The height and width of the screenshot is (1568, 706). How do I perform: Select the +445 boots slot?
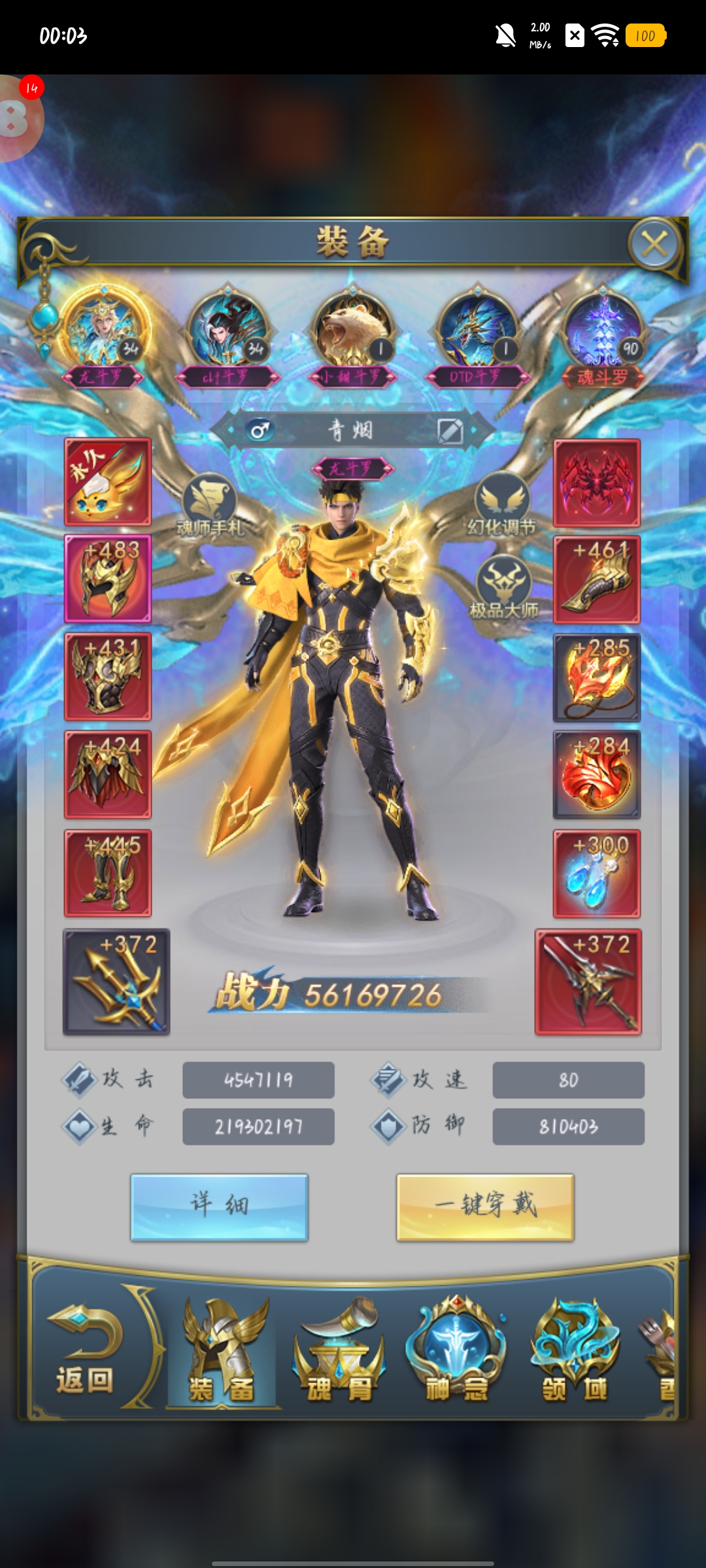coord(108,874)
